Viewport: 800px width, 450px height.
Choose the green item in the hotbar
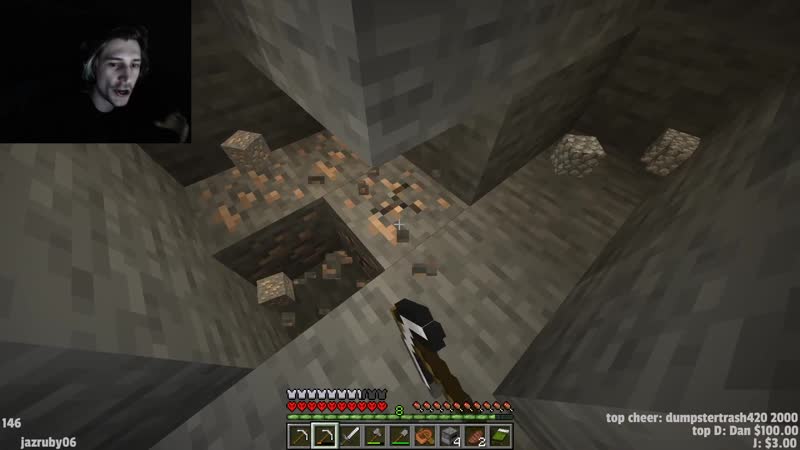[x=499, y=435]
